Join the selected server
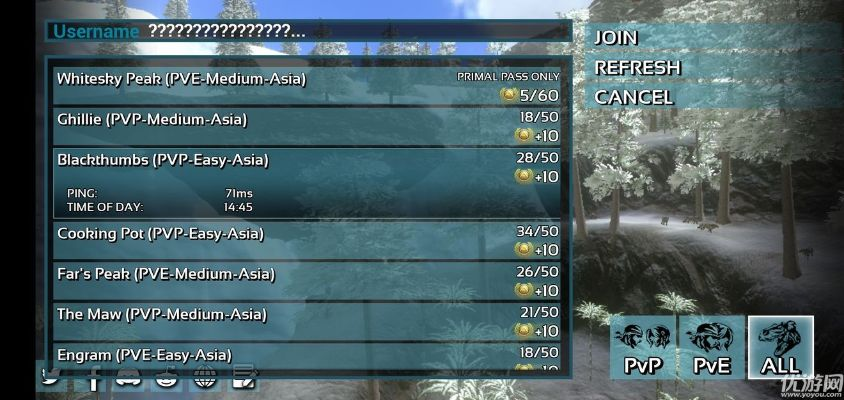The height and width of the screenshot is (400, 844). coord(617,37)
